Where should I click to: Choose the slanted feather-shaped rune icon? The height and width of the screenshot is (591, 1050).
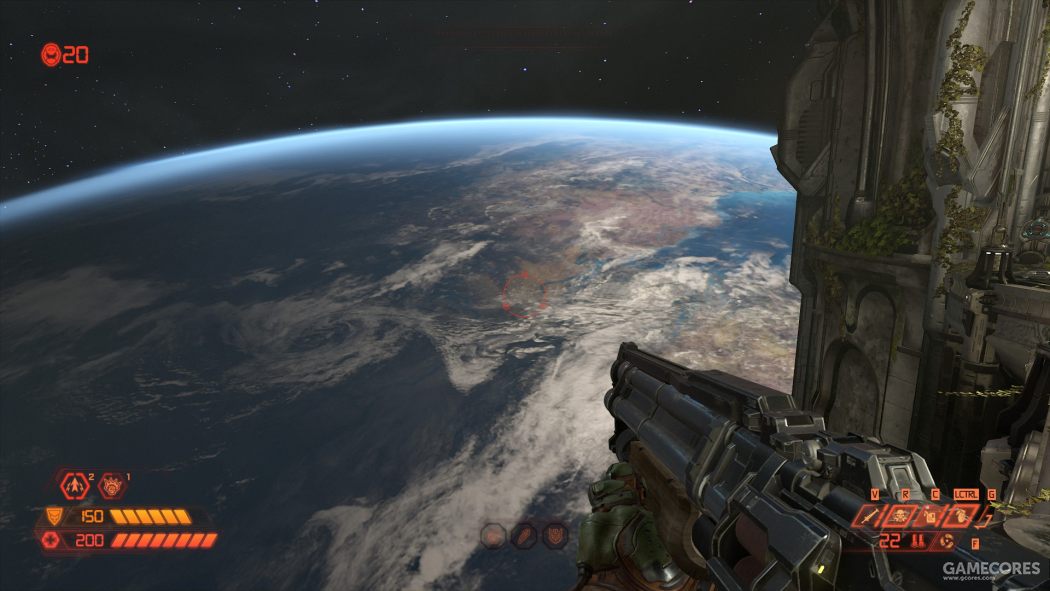523,535
